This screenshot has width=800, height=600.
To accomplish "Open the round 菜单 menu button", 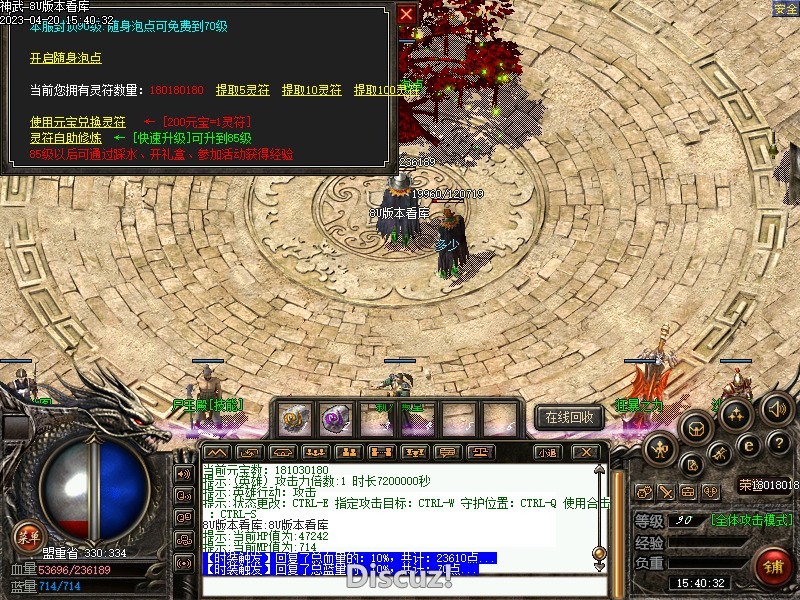I will click(x=27, y=536).
